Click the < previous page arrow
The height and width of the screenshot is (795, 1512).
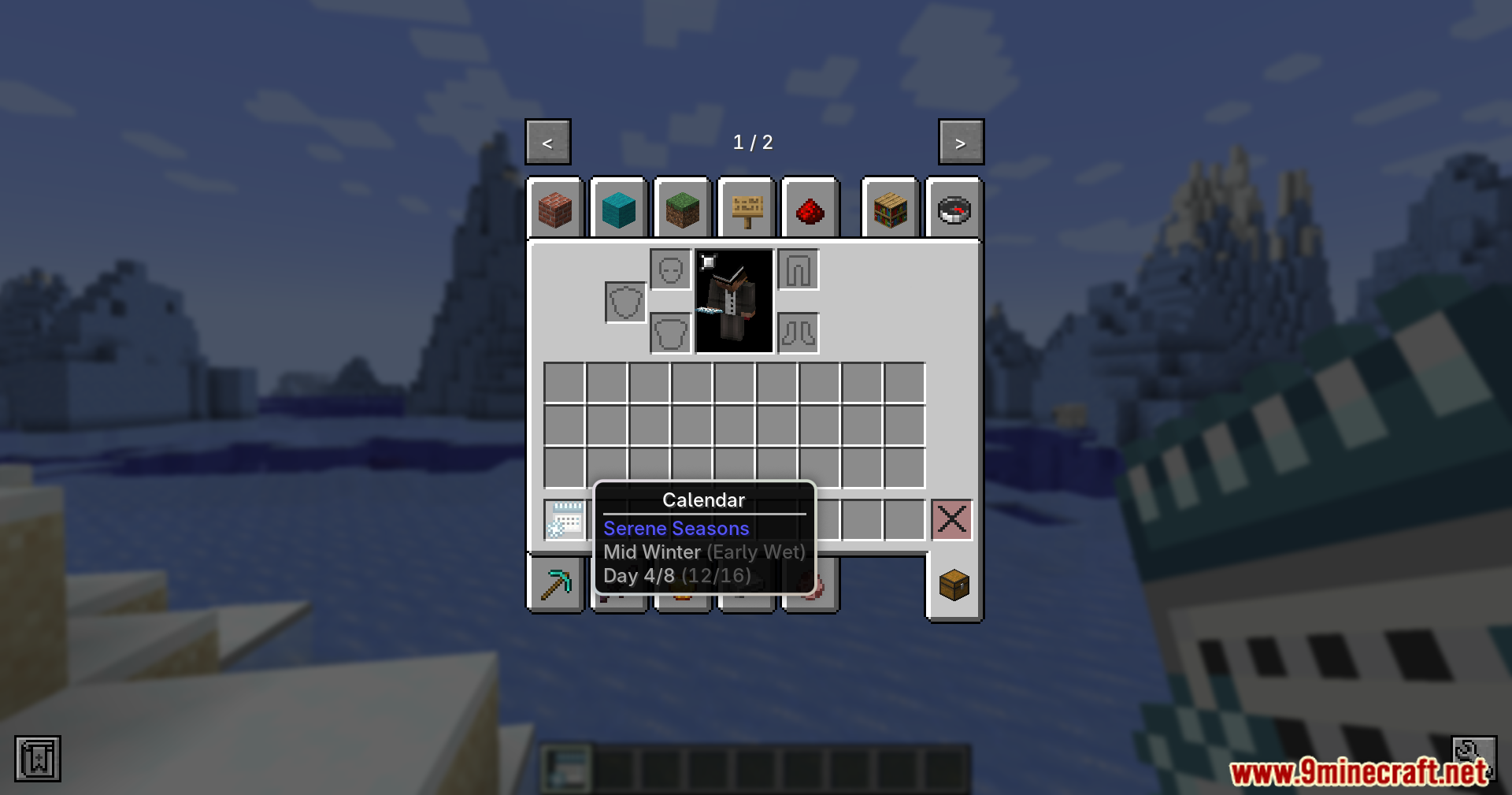coord(547,142)
